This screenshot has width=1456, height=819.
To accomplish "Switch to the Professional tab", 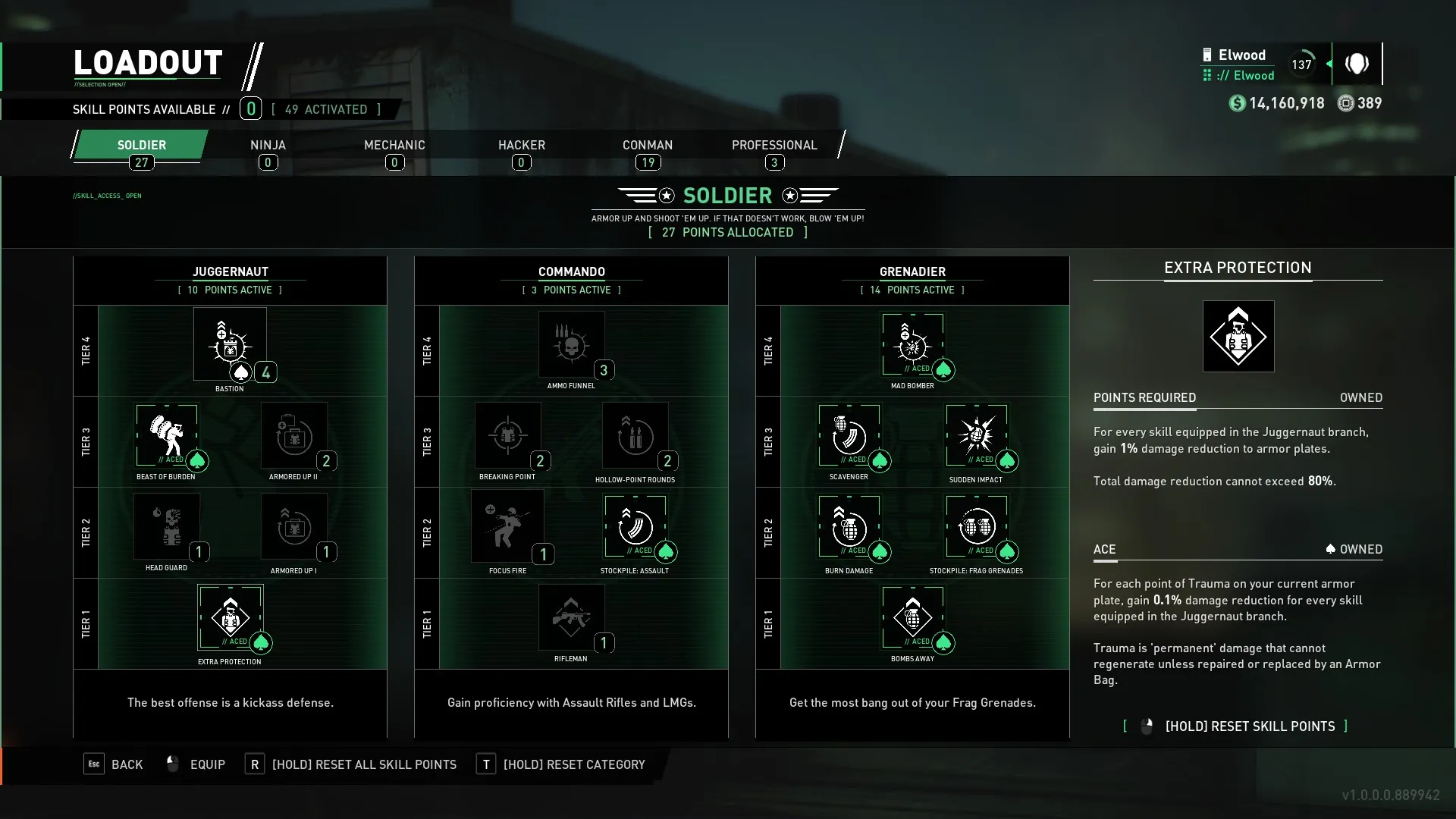I will pyautogui.click(x=774, y=146).
